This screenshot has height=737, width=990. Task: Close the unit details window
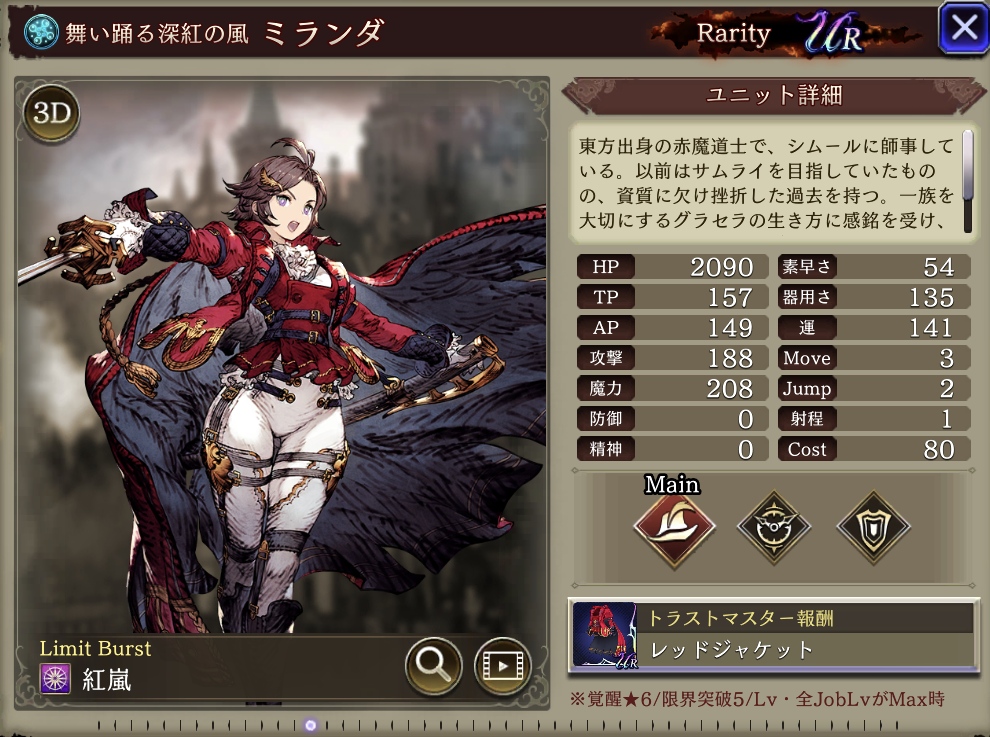[963, 28]
